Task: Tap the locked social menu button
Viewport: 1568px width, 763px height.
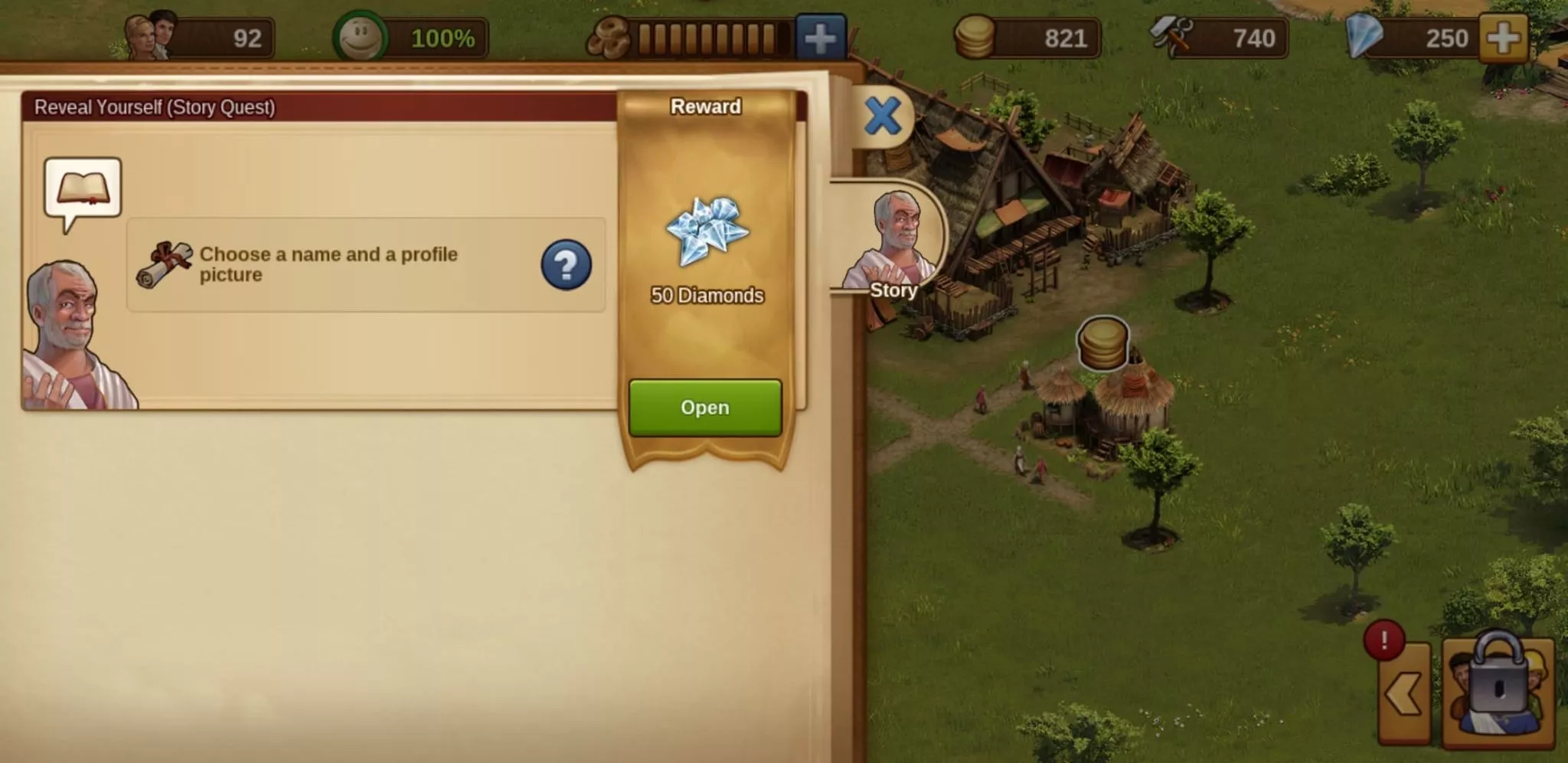Action: click(x=1498, y=689)
